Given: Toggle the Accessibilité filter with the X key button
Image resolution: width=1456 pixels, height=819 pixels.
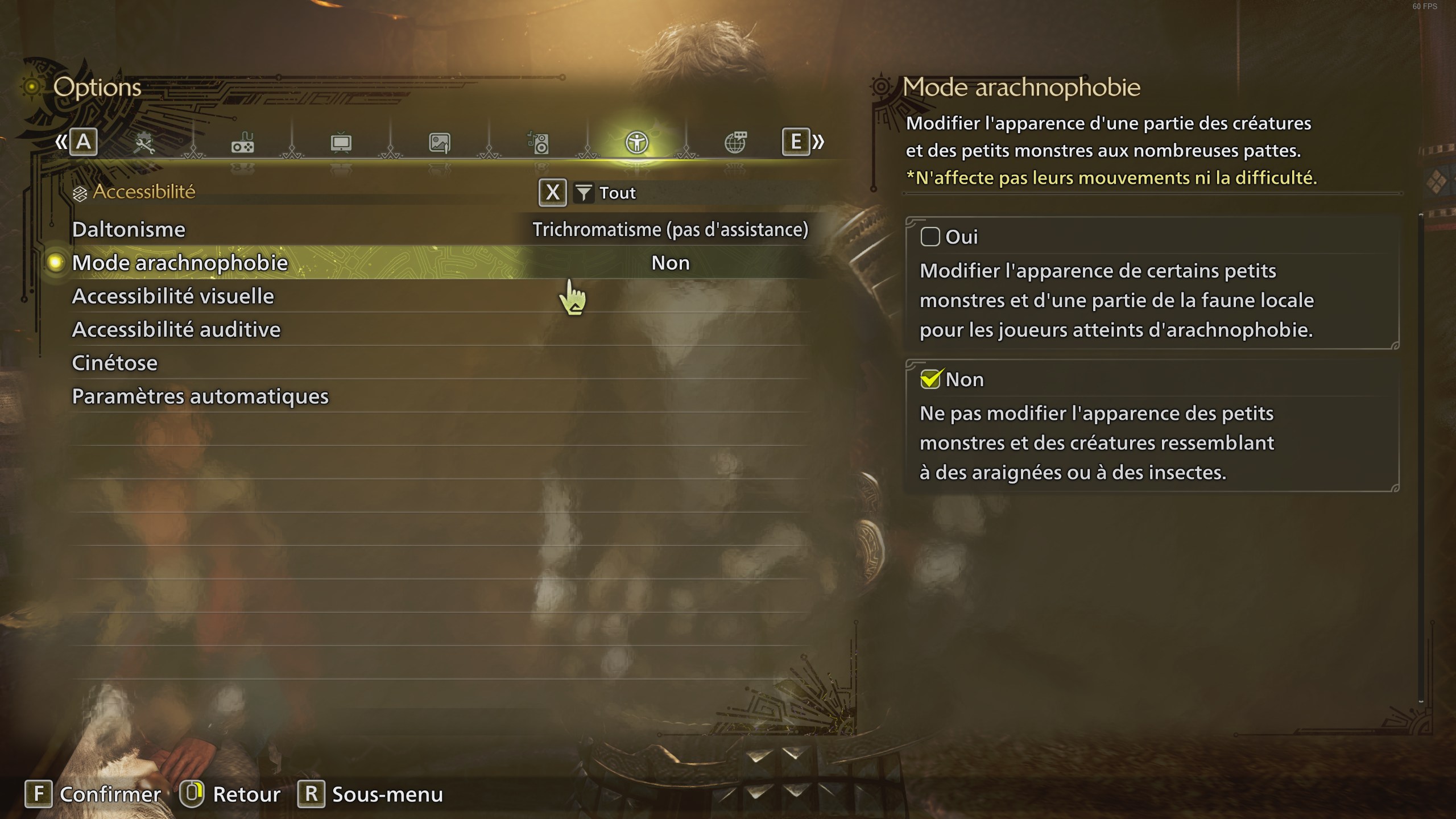Looking at the screenshot, I should [x=552, y=193].
